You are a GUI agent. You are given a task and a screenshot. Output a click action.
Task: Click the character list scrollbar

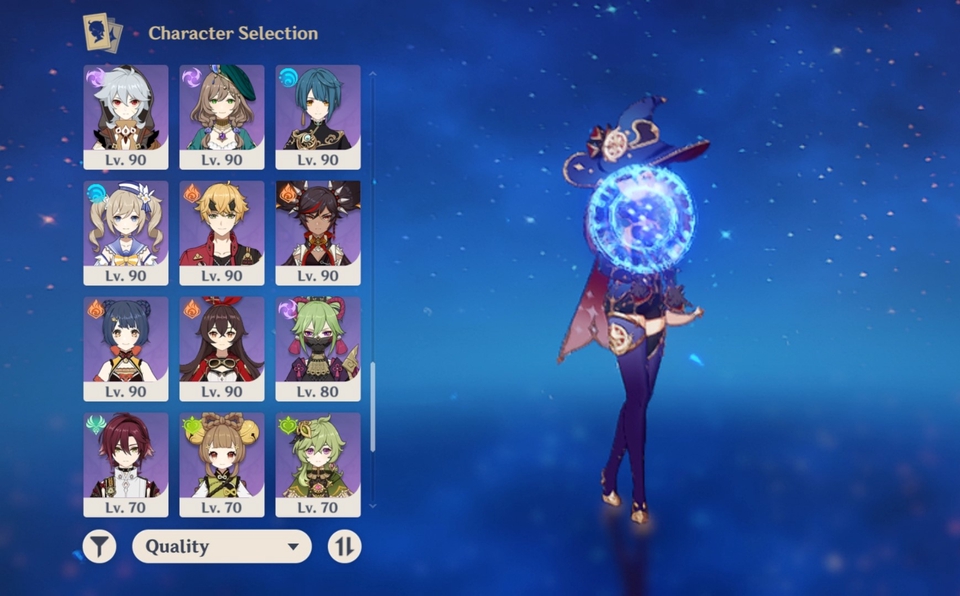373,406
